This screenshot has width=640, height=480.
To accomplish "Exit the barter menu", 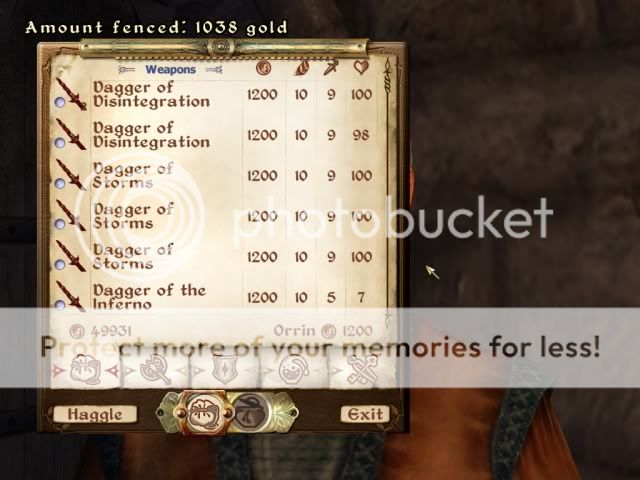I will [365, 414].
